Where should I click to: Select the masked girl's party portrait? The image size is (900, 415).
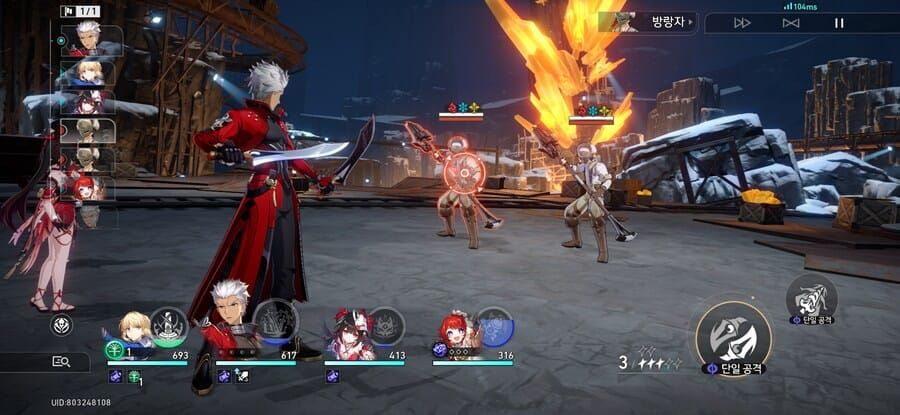(350, 332)
